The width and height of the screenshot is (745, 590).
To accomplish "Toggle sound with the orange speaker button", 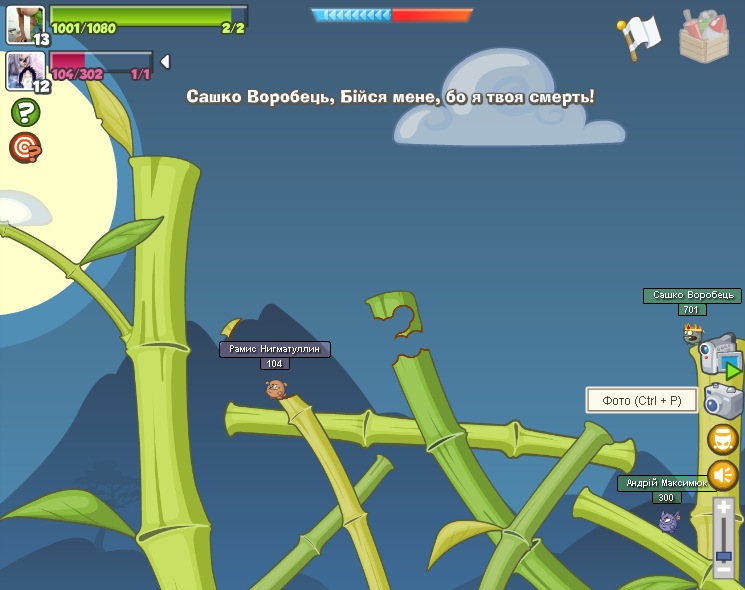I will [x=723, y=475].
